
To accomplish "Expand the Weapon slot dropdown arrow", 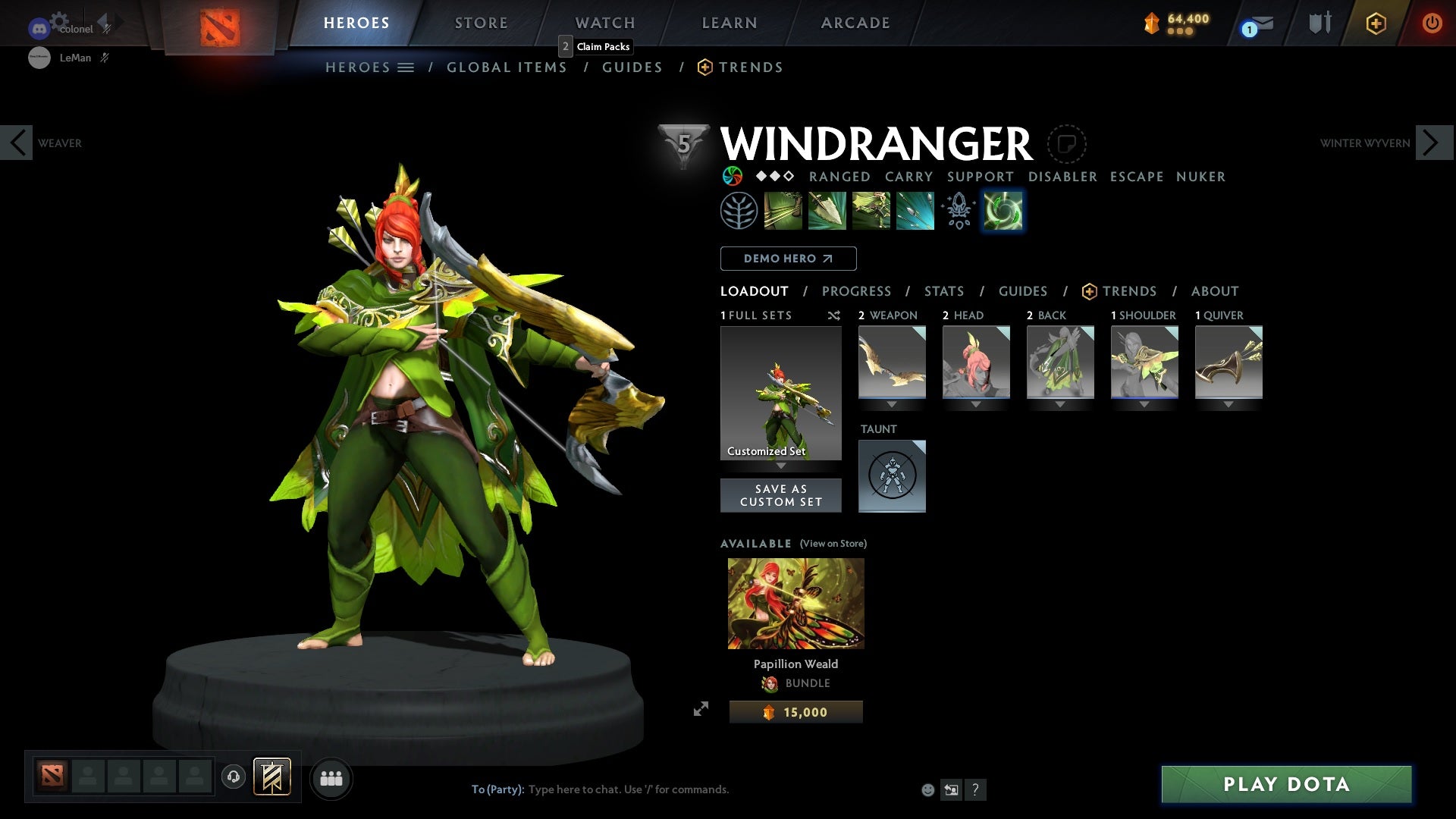I will (892, 404).
